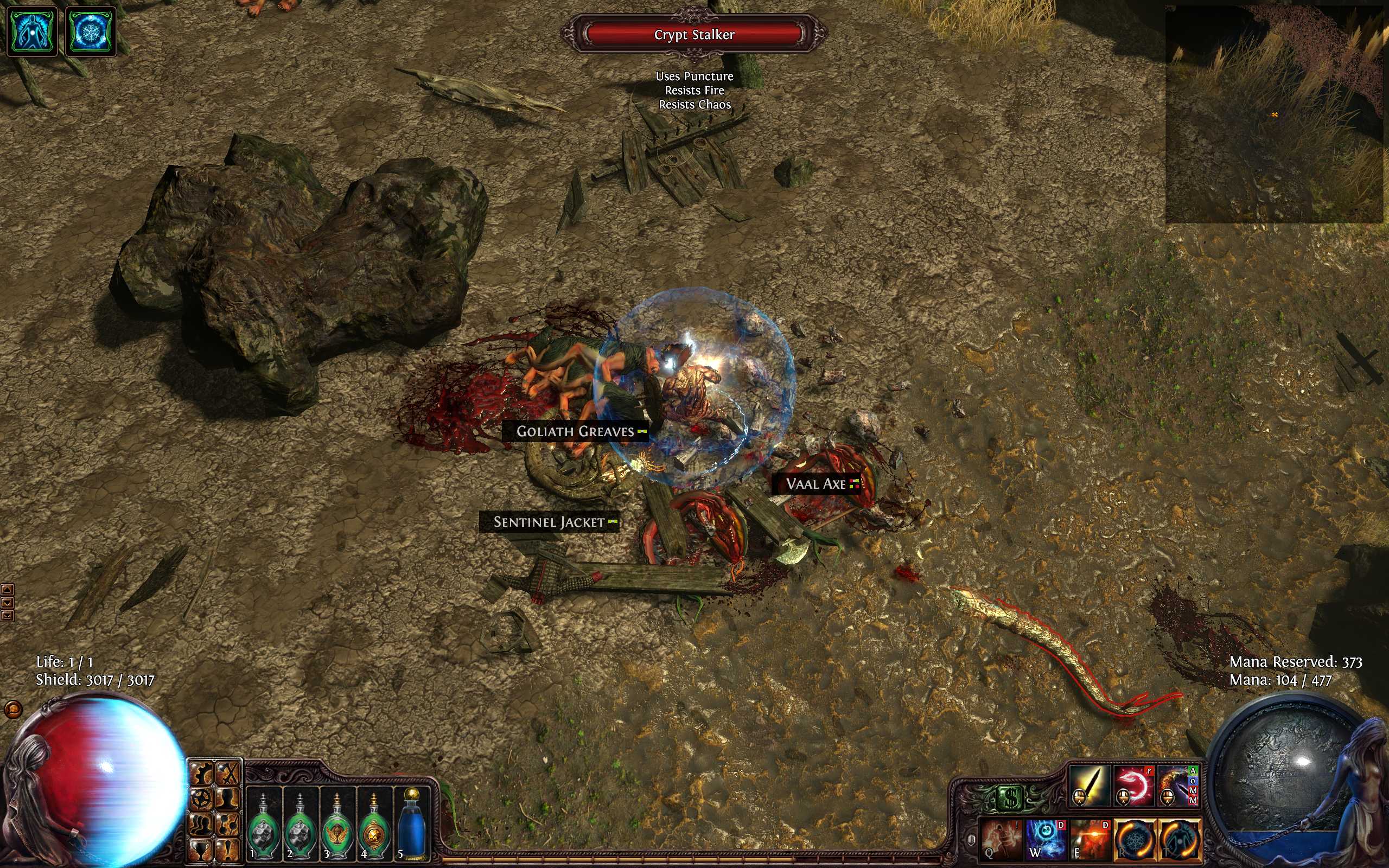Image resolution: width=1389 pixels, height=868 pixels.
Task: Pick up the Vaal Axe item label
Action: click(815, 484)
